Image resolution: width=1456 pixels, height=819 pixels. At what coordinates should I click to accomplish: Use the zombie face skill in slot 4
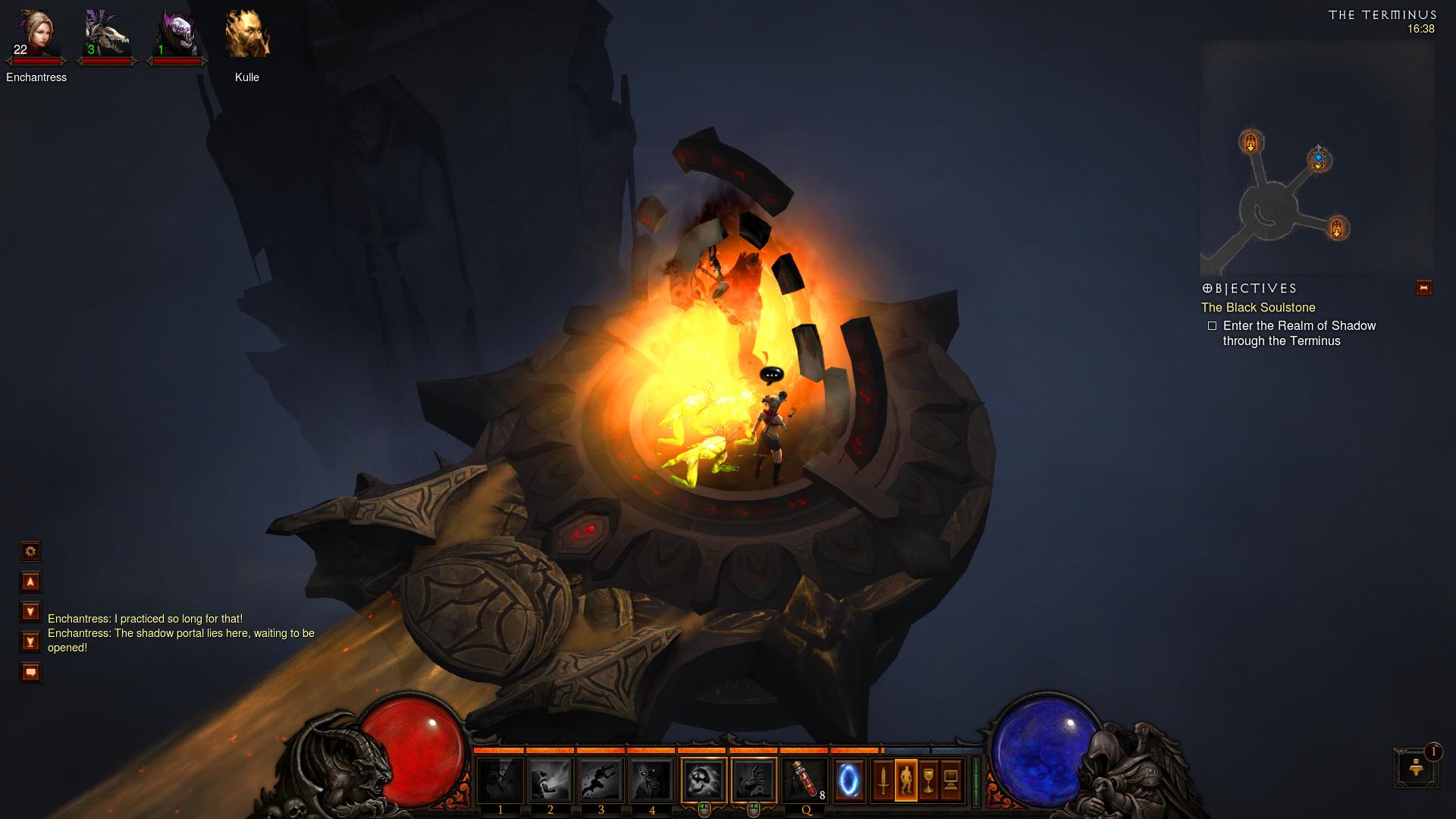coord(651,780)
